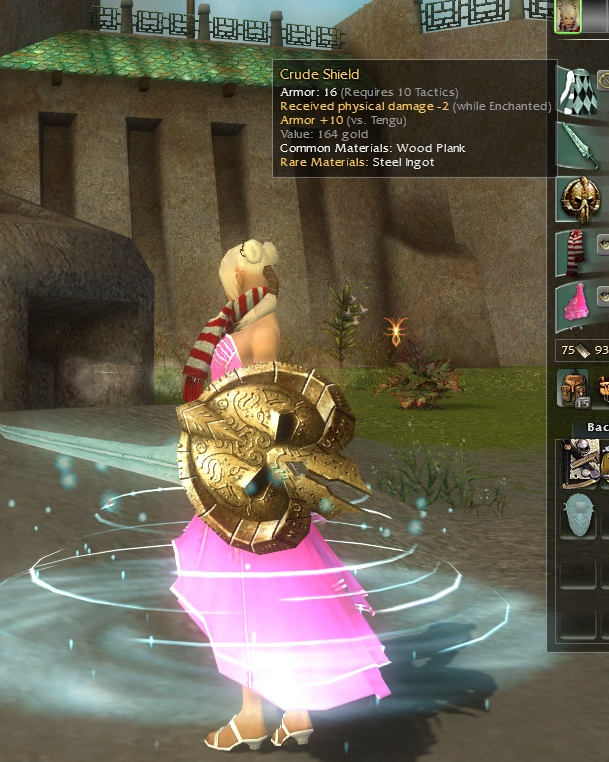The image size is (609, 762).
Task: Select the pink dress costume slot
Action: coord(576,303)
